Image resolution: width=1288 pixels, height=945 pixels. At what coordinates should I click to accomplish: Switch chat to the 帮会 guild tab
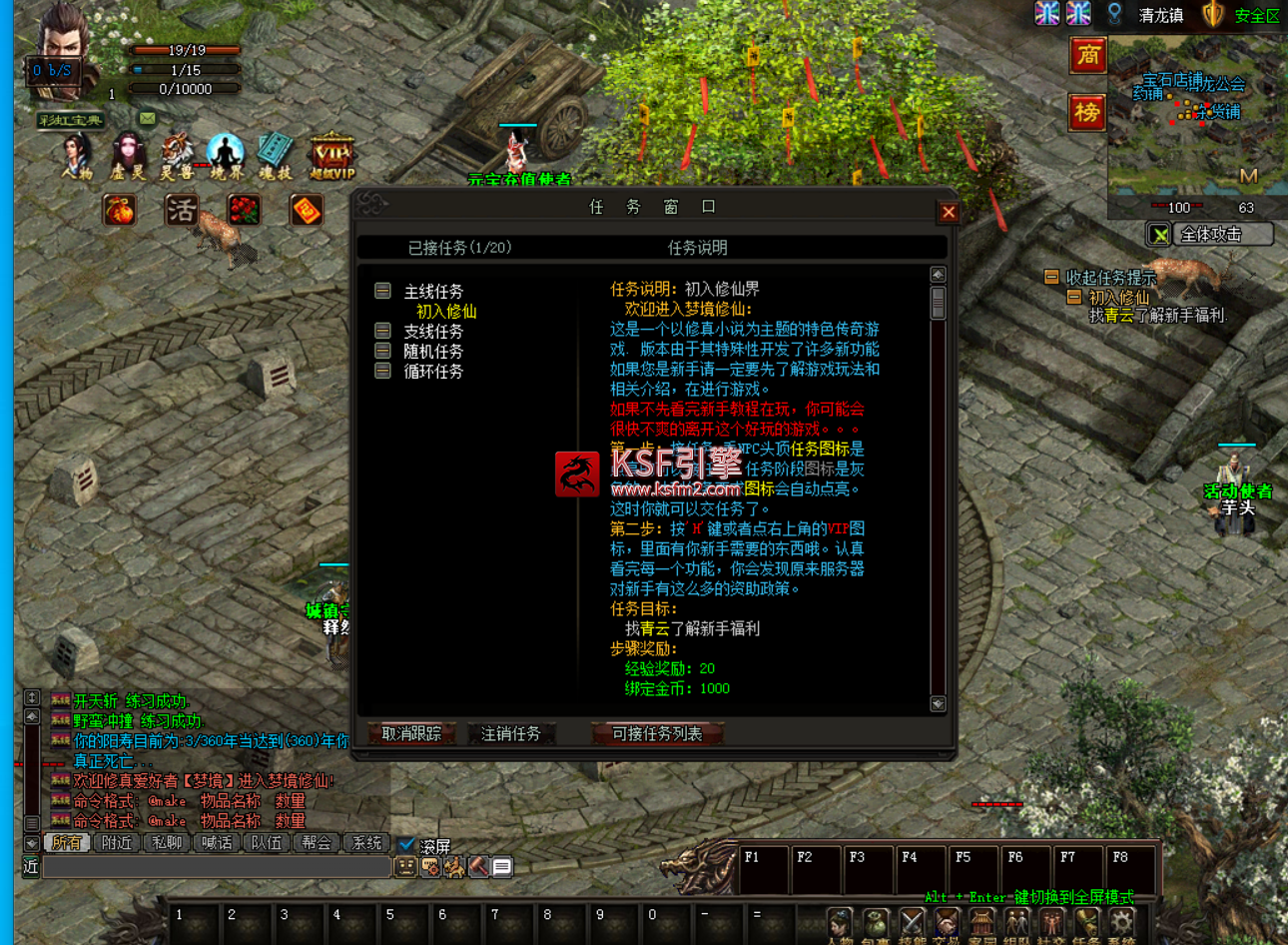coord(317,842)
